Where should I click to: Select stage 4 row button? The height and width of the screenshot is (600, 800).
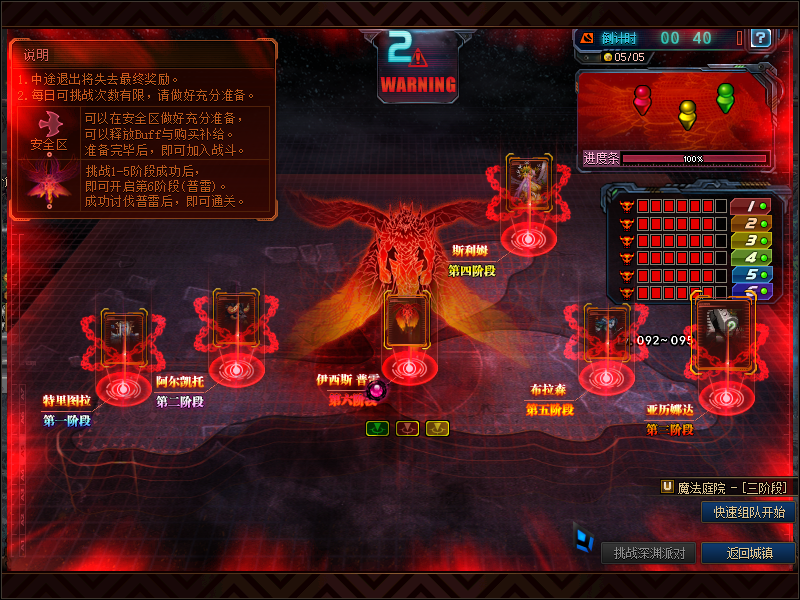click(x=750, y=257)
